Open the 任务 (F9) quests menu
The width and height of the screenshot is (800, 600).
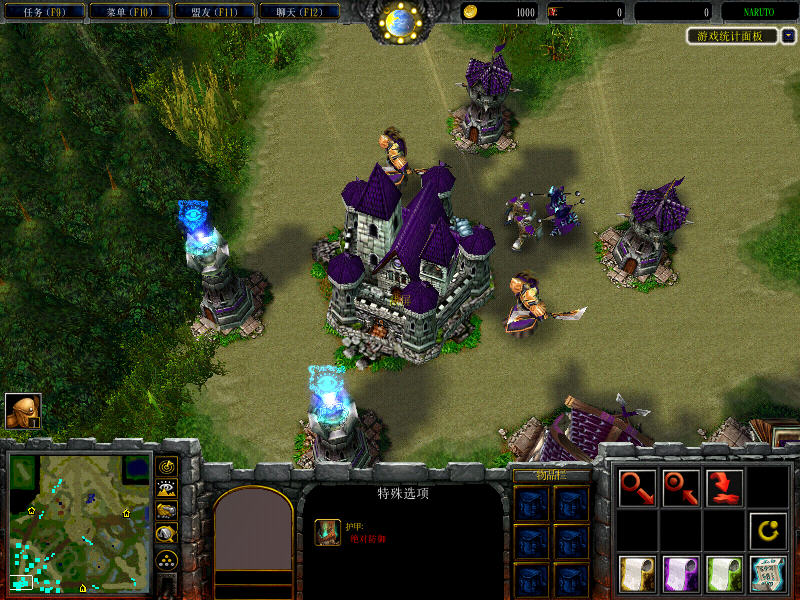pyautogui.click(x=40, y=12)
